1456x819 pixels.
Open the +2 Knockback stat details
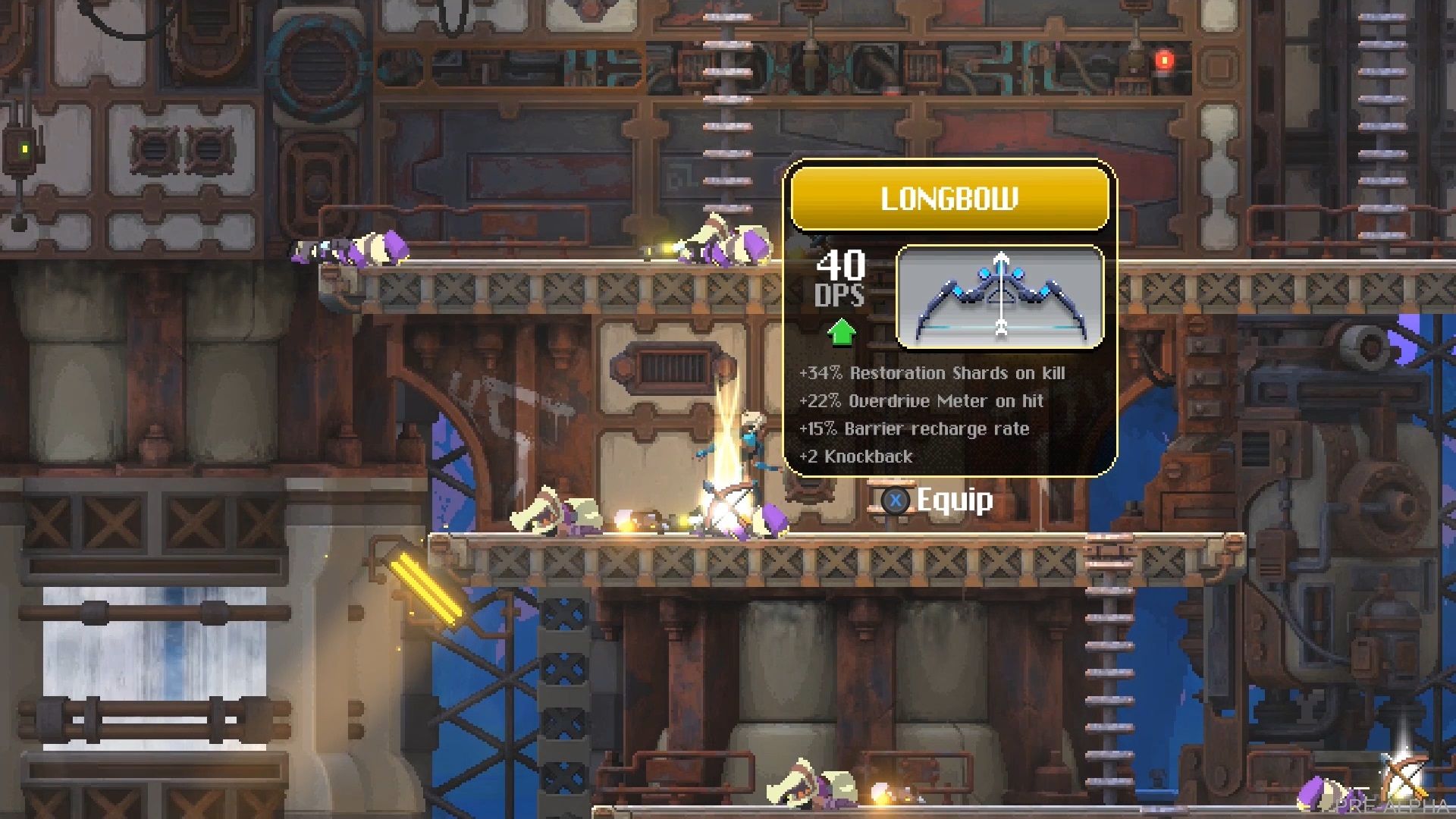(x=857, y=457)
